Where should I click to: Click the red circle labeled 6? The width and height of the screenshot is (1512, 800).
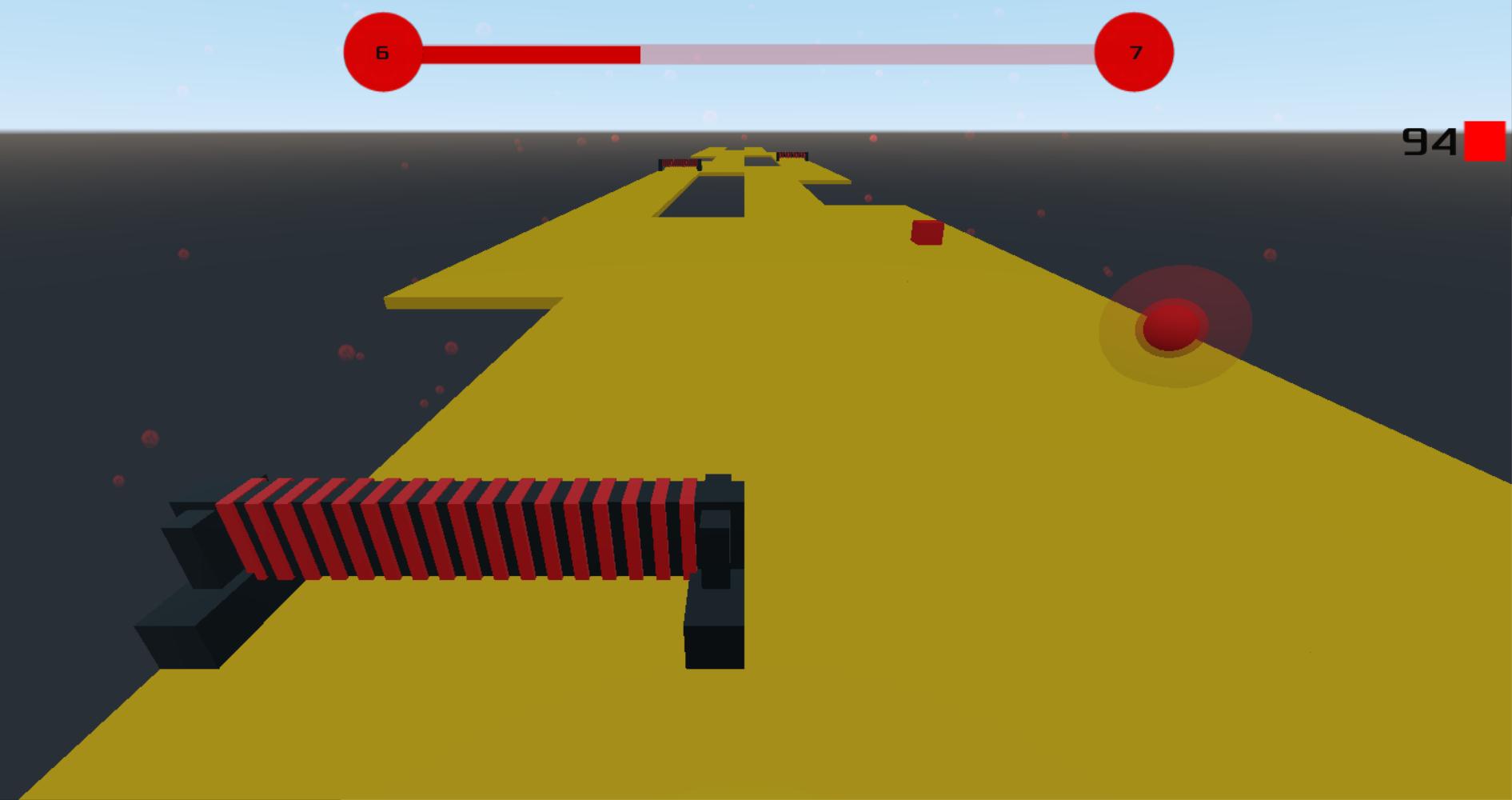(x=381, y=52)
